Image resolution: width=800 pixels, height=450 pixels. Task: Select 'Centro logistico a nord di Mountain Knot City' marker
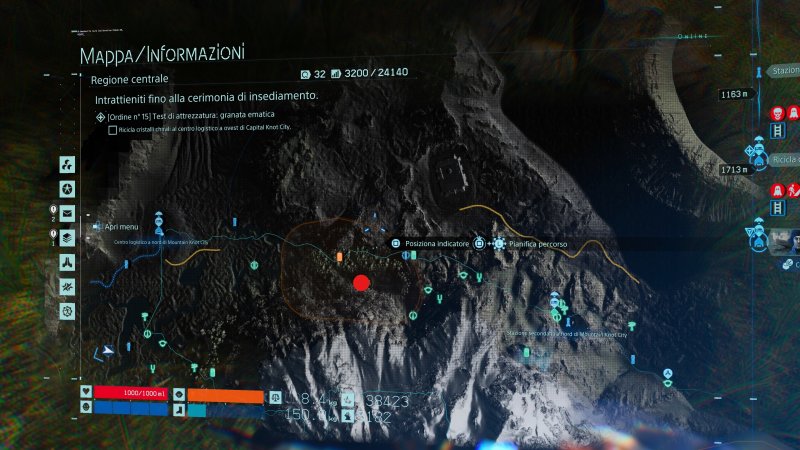click(x=158, y=228)
